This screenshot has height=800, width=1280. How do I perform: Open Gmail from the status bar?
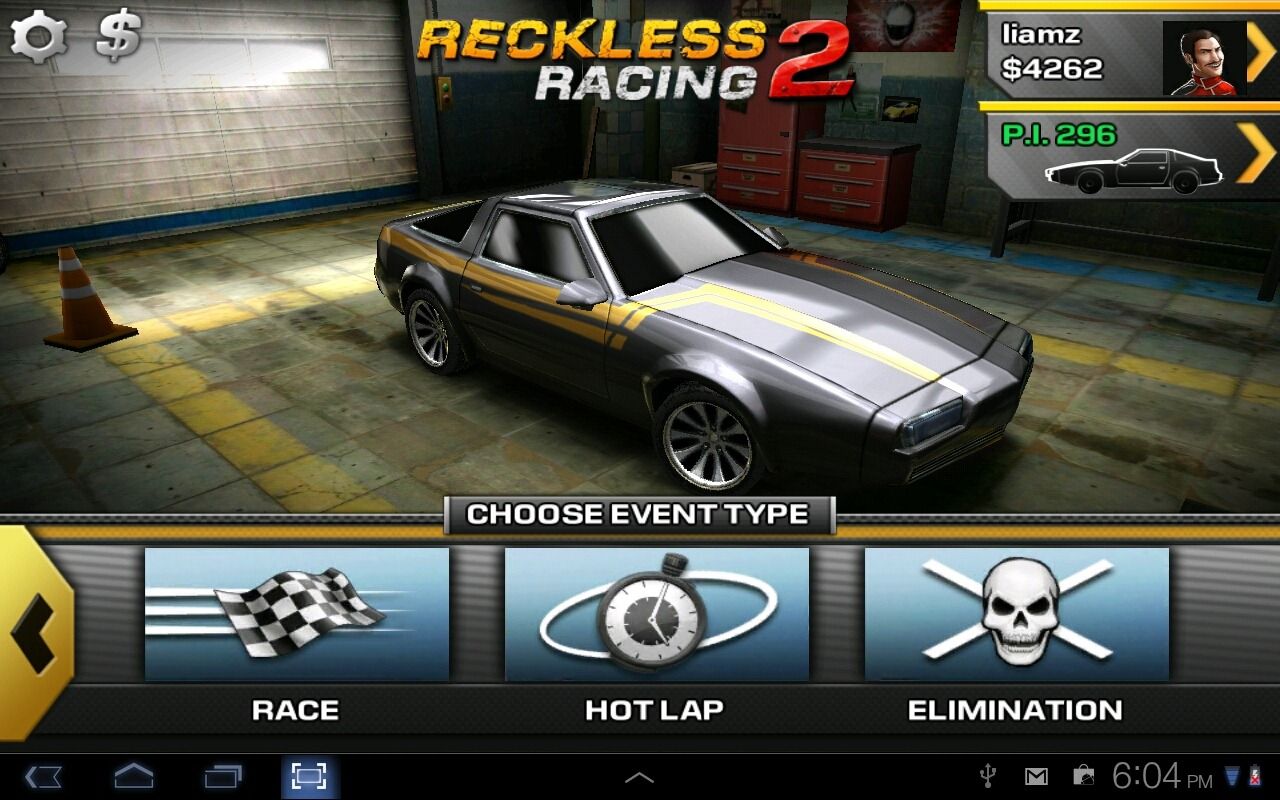pyautogui.click(x=1037, y=777)
